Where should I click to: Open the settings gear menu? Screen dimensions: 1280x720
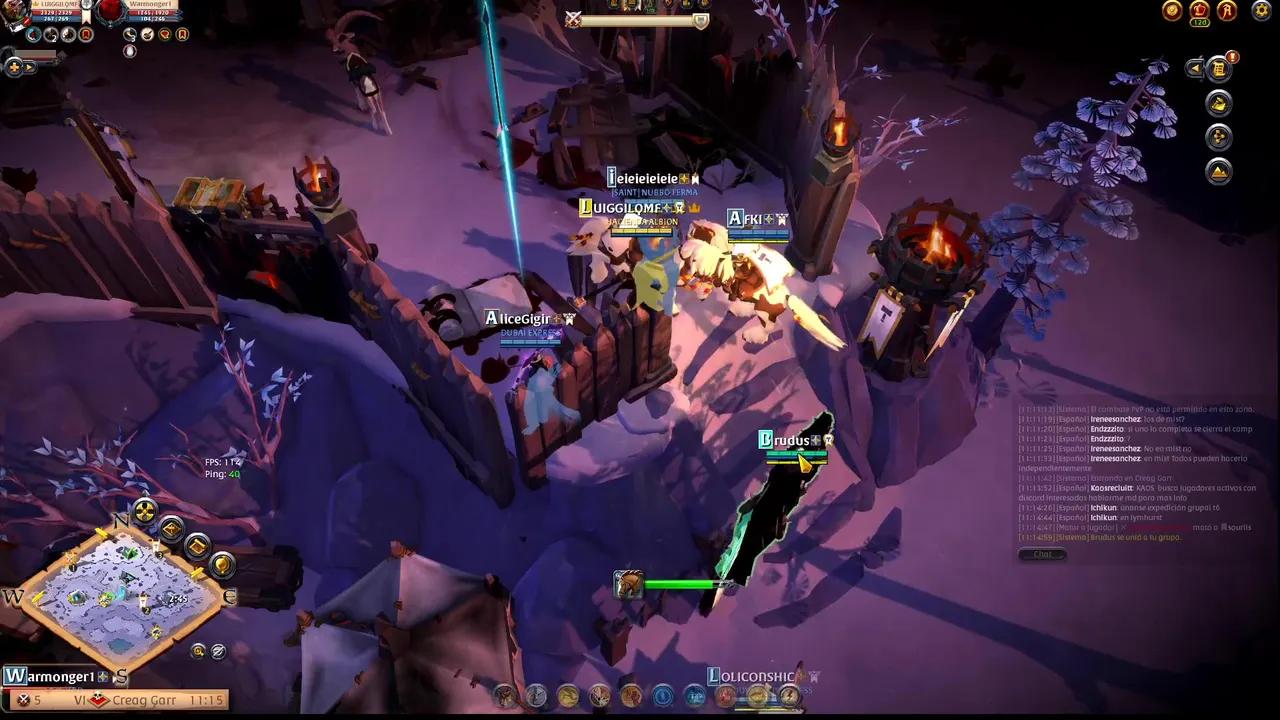[1260, 10]
